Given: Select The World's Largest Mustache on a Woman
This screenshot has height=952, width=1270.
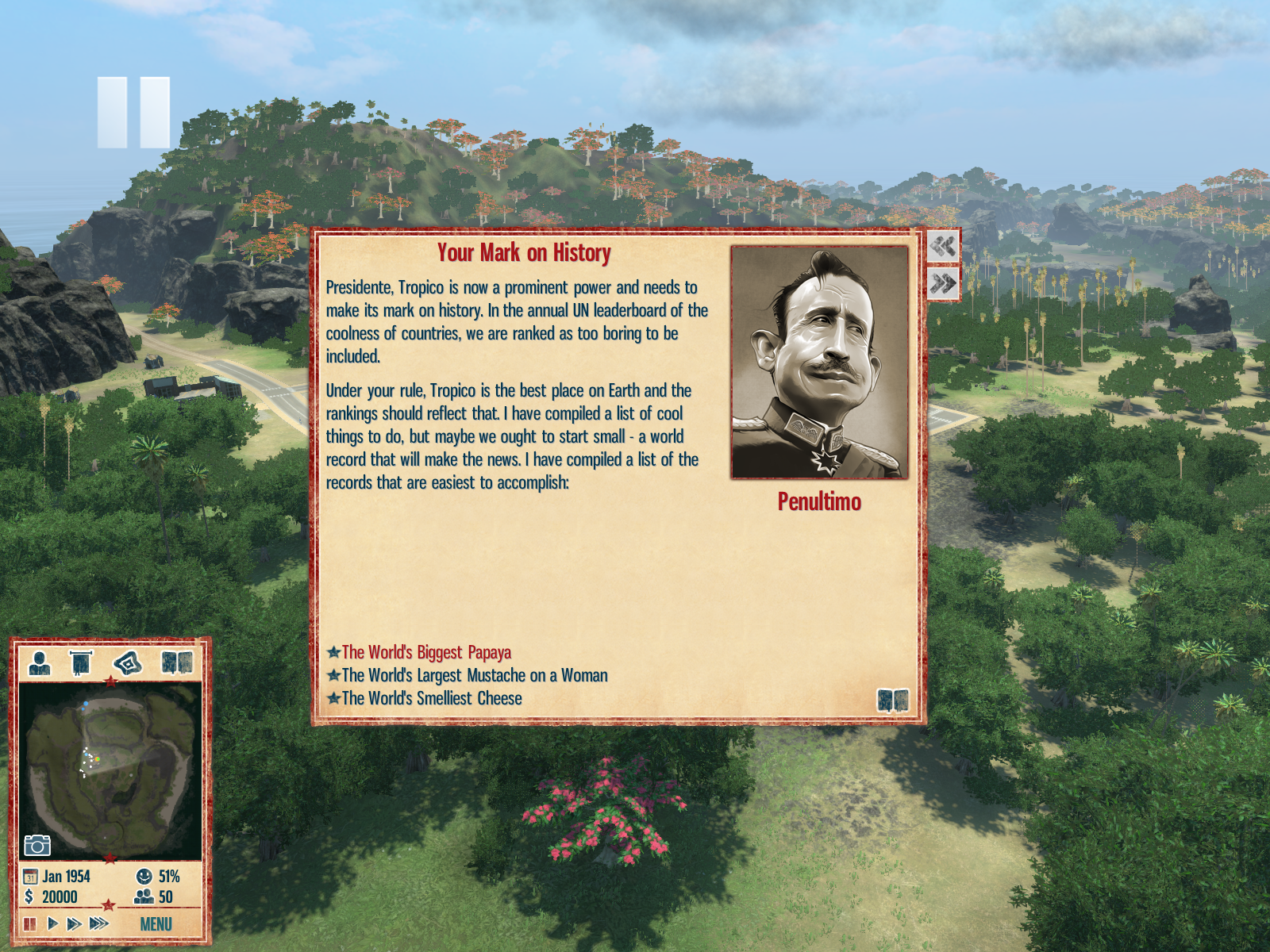Looking at the screenshot, I should [x=474, y=675].
